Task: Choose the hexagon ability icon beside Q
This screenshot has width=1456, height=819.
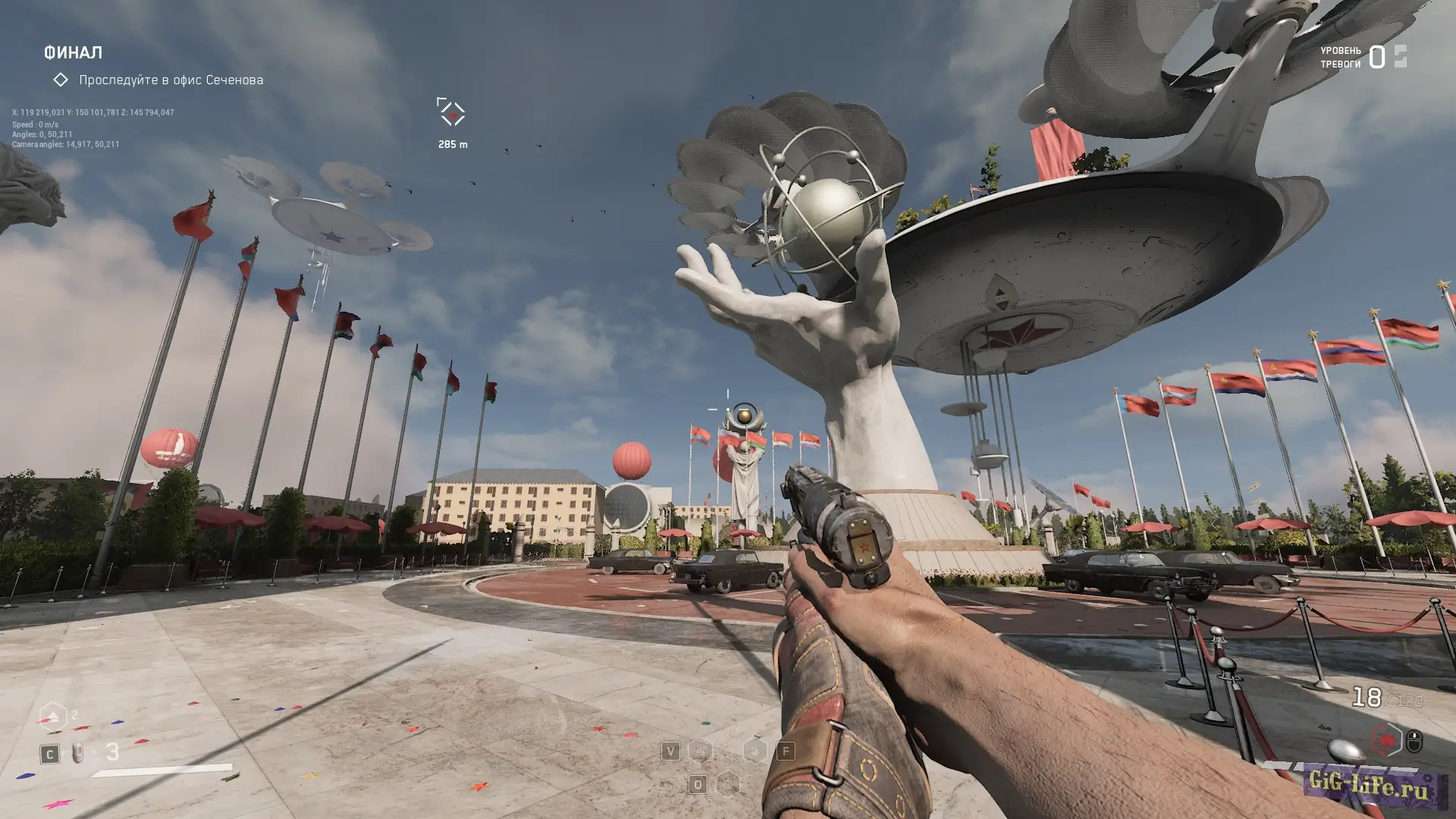Action: [727, 783]
